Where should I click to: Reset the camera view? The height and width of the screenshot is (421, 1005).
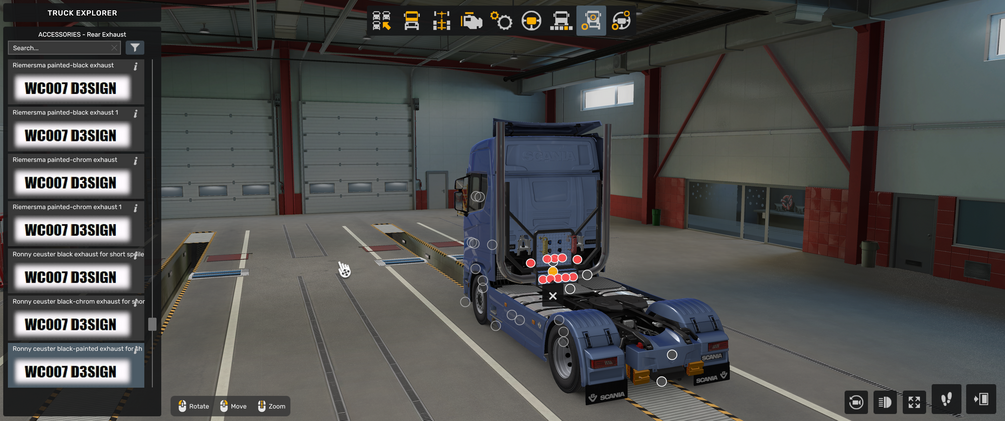[856, 402]
